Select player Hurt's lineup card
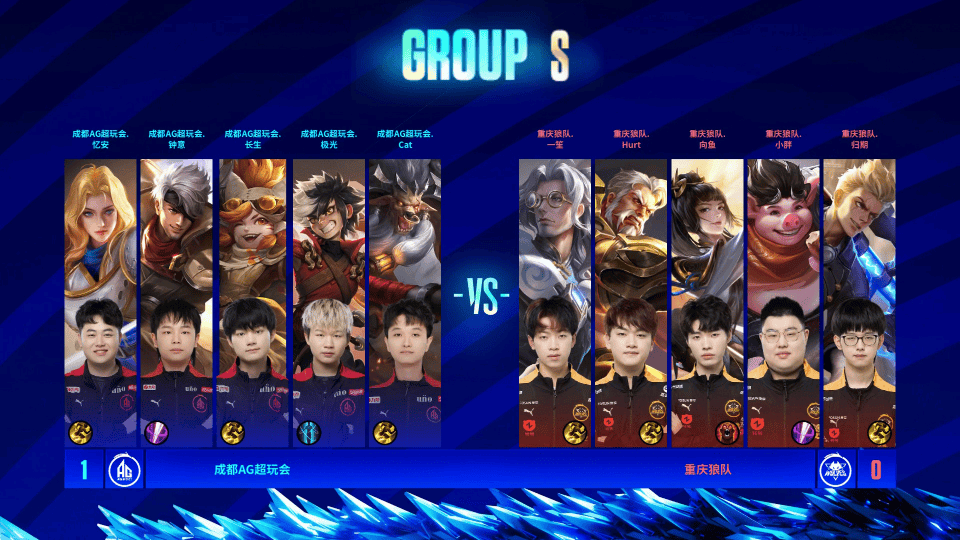The height and width of the screenshot is (540, 960). (x=631, y=302)
